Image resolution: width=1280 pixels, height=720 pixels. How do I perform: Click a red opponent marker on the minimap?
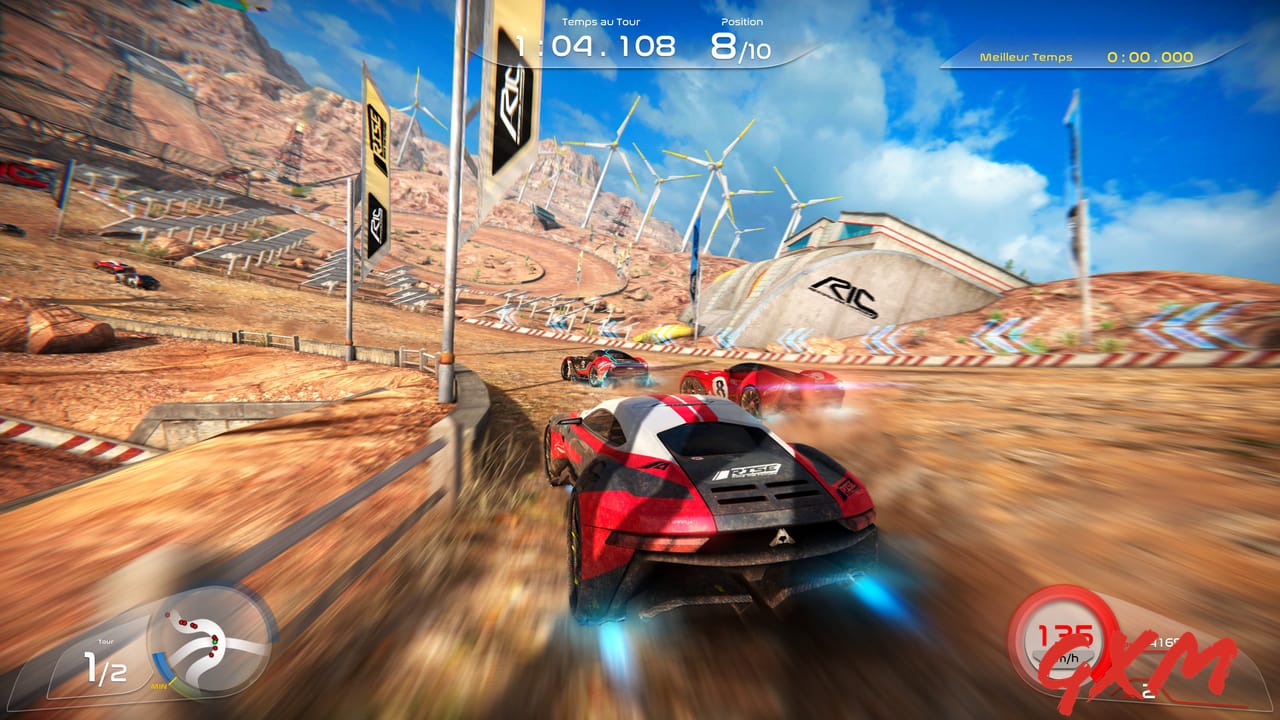coord(183,622)
